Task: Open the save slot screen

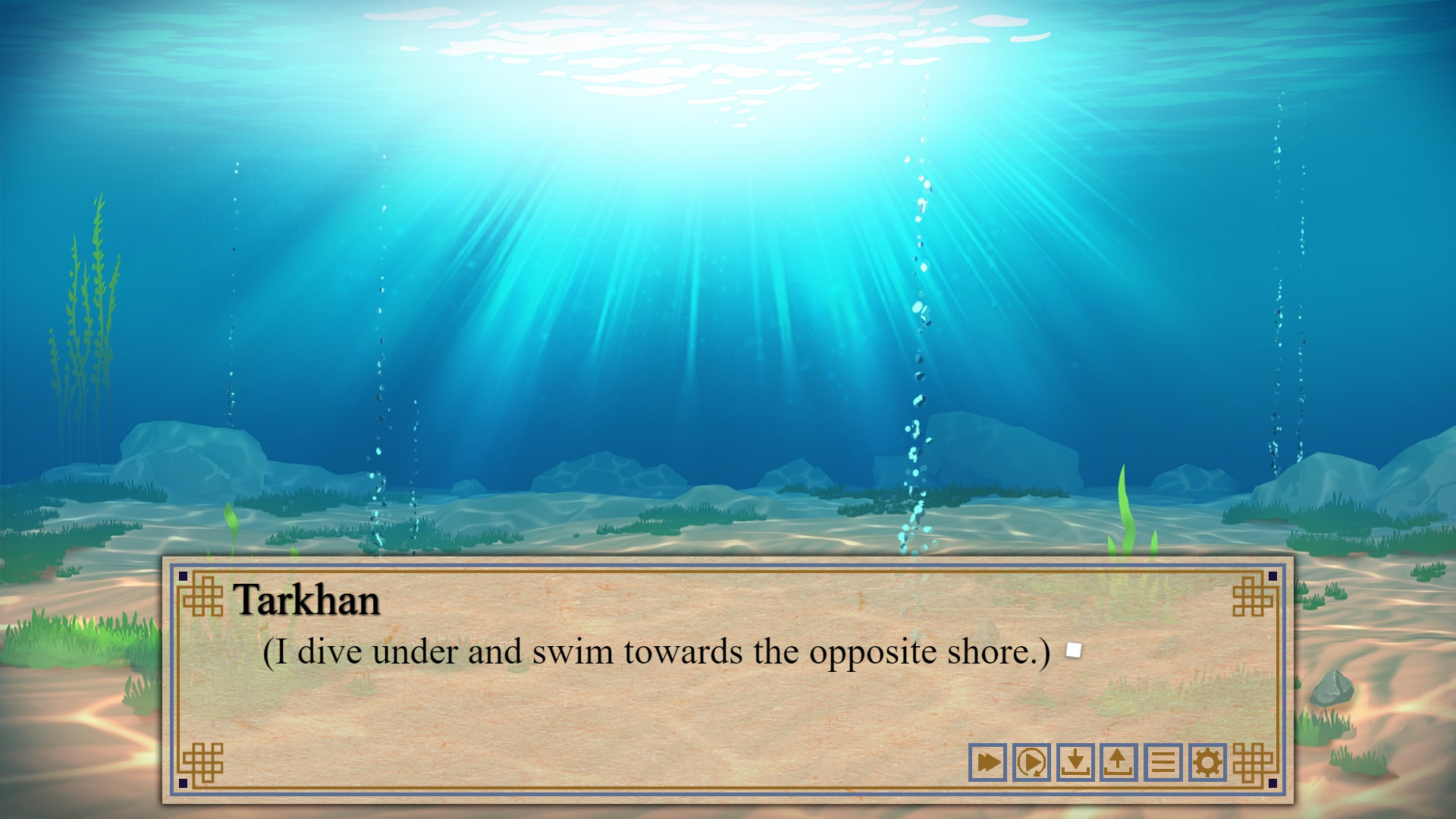Action: click(1075, 762)
